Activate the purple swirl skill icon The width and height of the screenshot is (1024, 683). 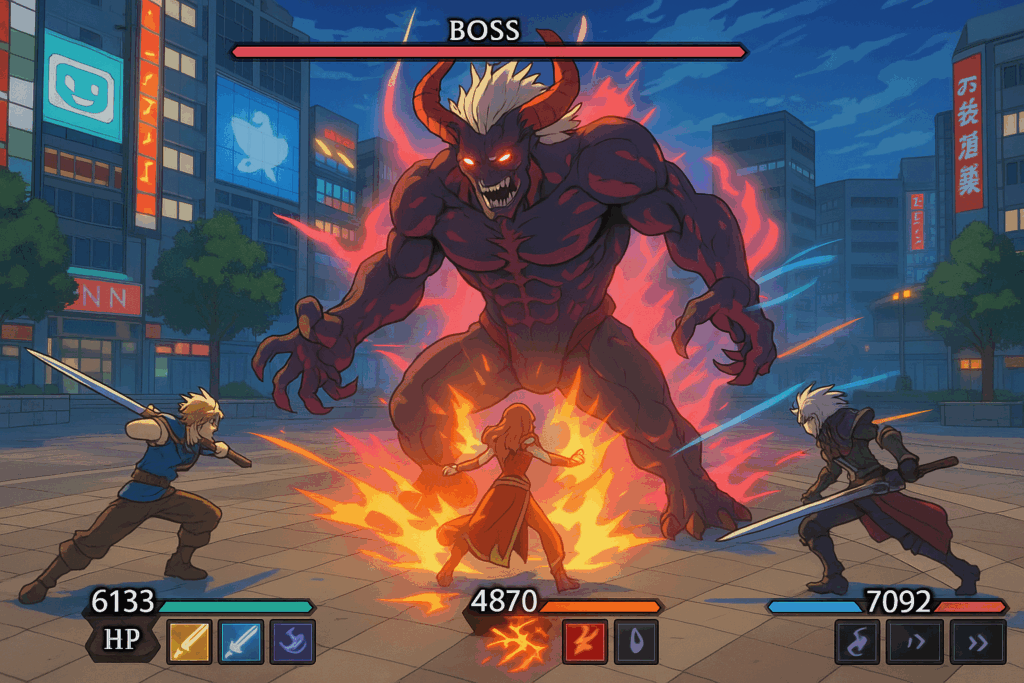tap(857, 642)
